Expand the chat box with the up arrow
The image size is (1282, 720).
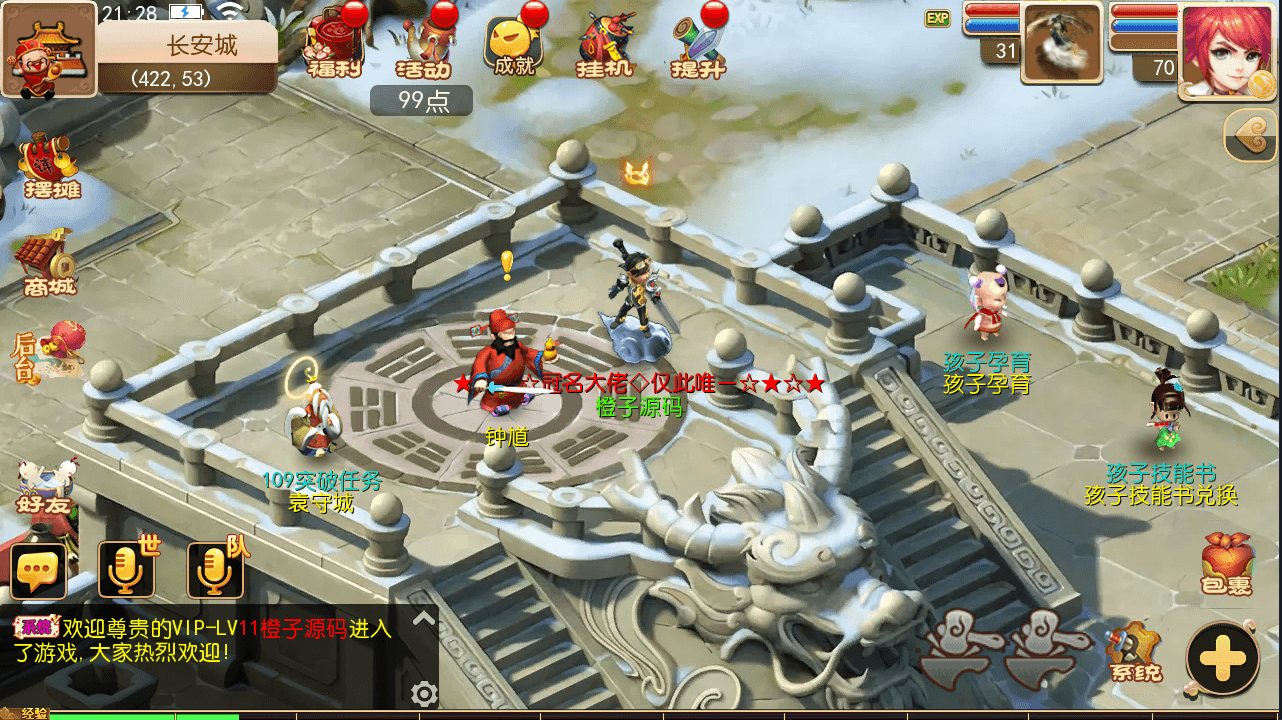[x=424, y=619]
